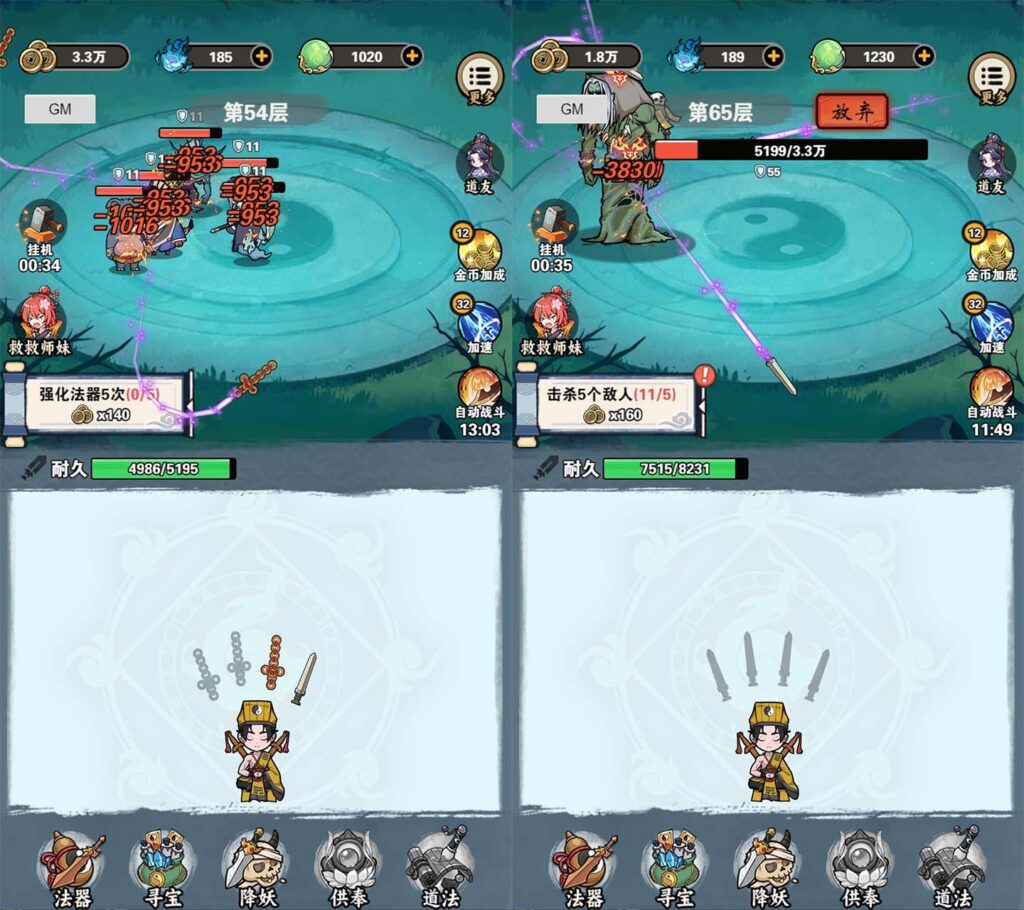Viewport: 1024px width, 910px height.
Task: Open the GM button on the 第54层 screen
Action: [x=60, y=110]
